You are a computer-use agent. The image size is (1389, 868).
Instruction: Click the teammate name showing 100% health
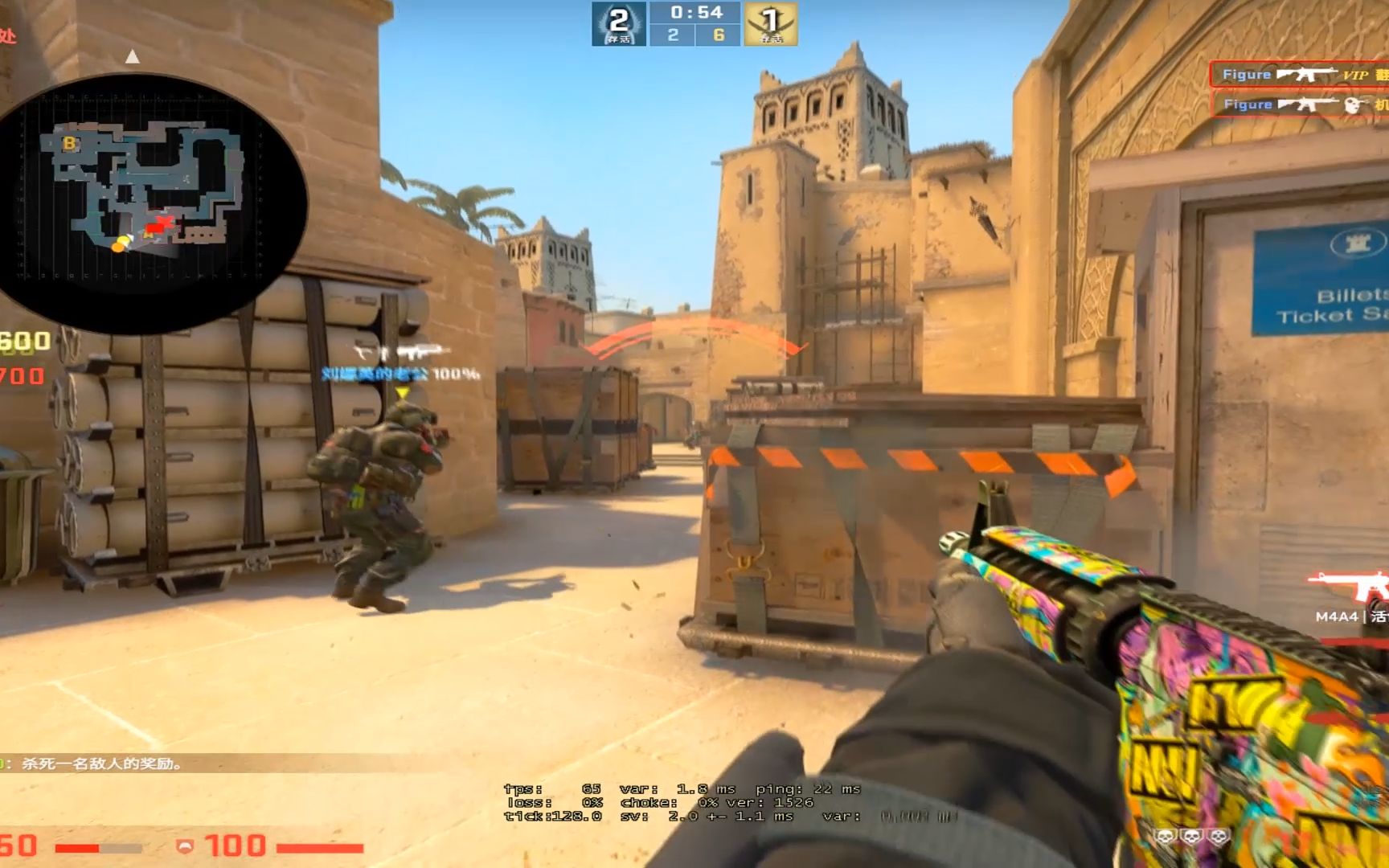point(378,373)
